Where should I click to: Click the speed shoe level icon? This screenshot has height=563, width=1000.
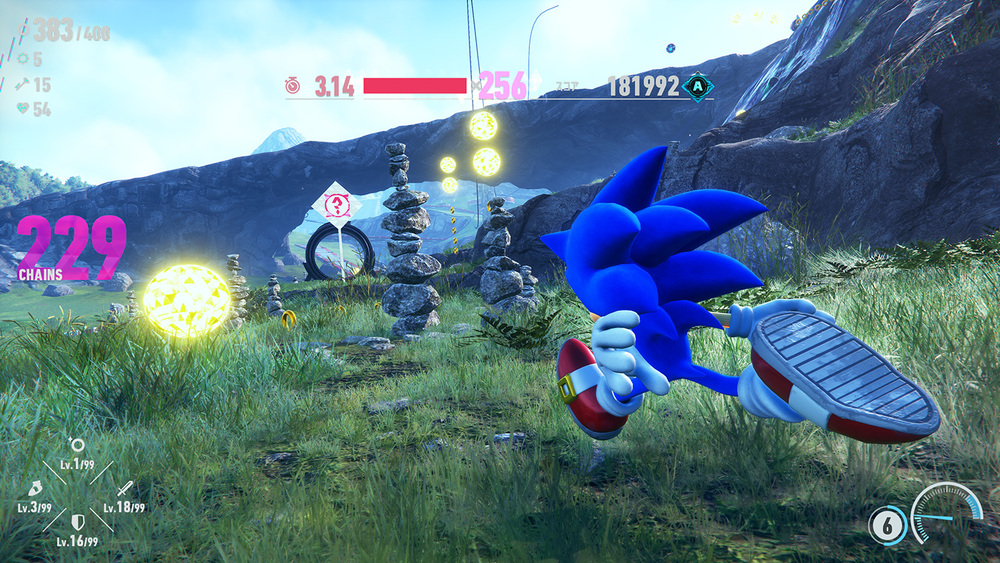pyautogui.click(x=34, y=490)
